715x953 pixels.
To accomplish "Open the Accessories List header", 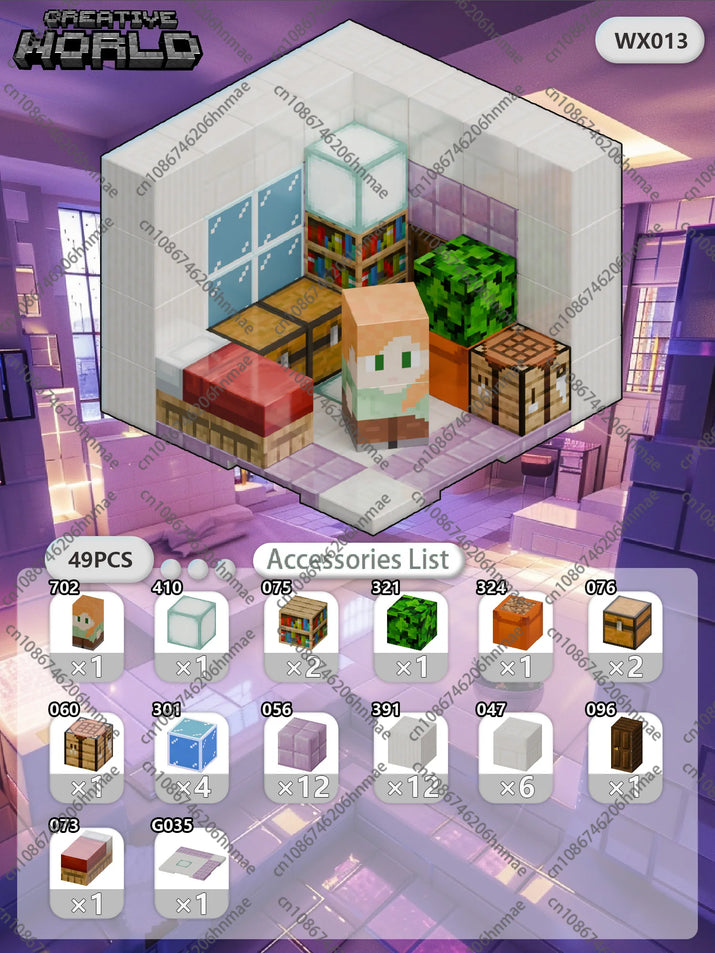I will pyautogui.click(x=357, y=559).
